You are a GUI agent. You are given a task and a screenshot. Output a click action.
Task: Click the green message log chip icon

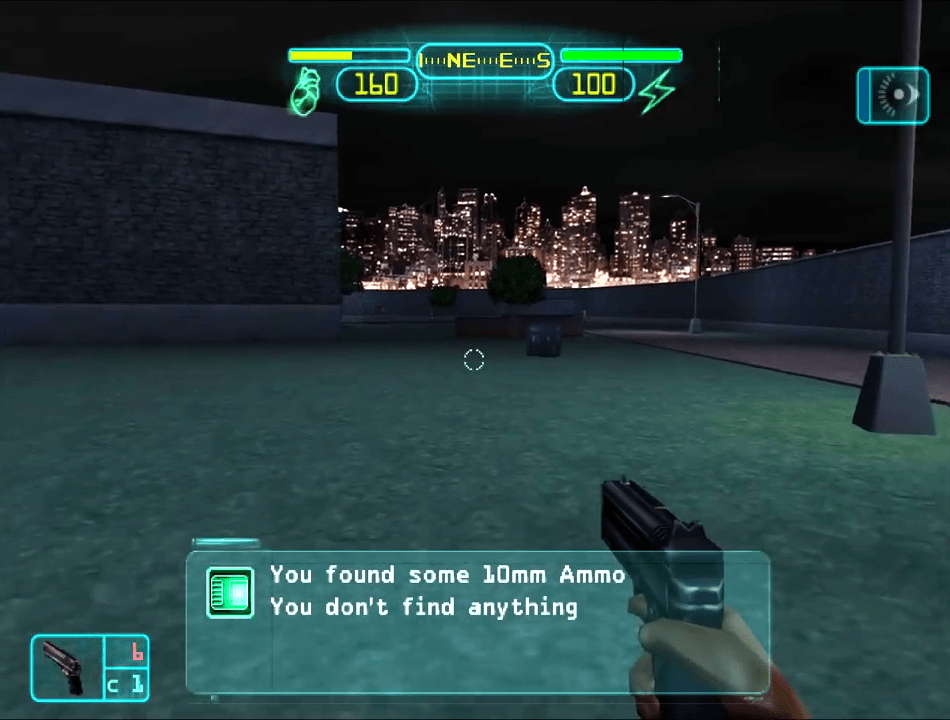229,592
